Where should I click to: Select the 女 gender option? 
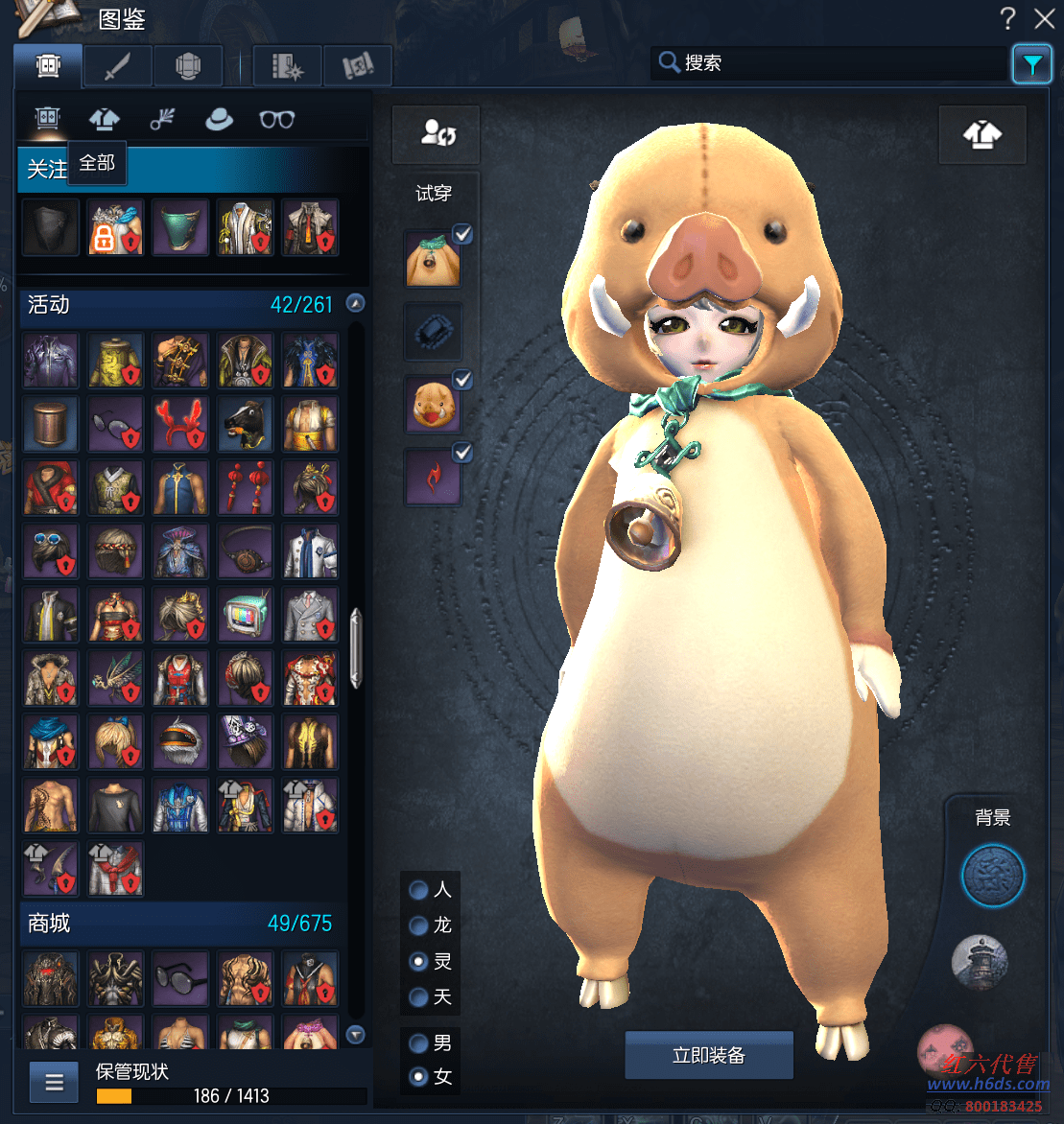419,1077
